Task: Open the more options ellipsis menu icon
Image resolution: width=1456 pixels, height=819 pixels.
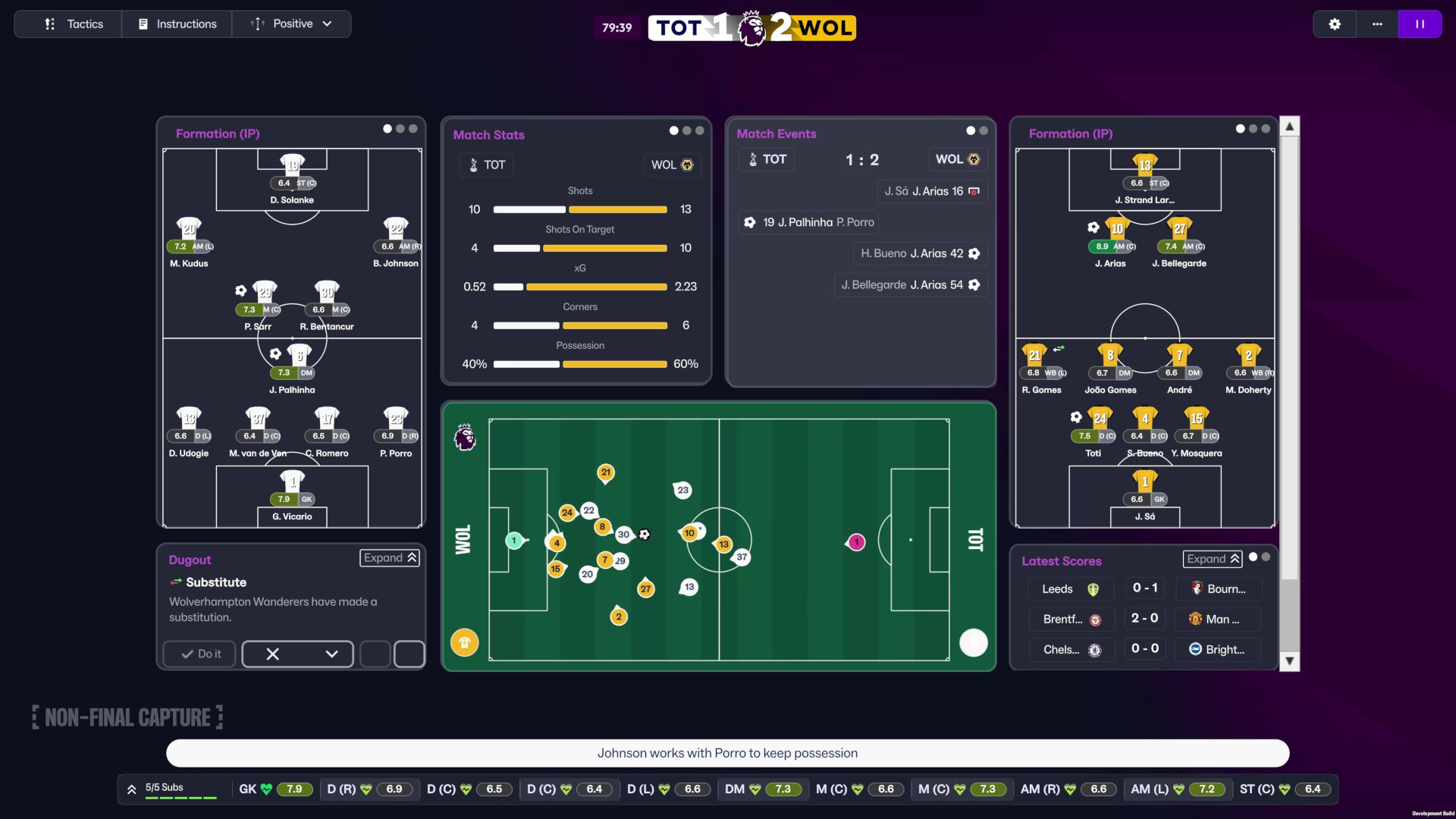Action: click(x=1377, y=24)
